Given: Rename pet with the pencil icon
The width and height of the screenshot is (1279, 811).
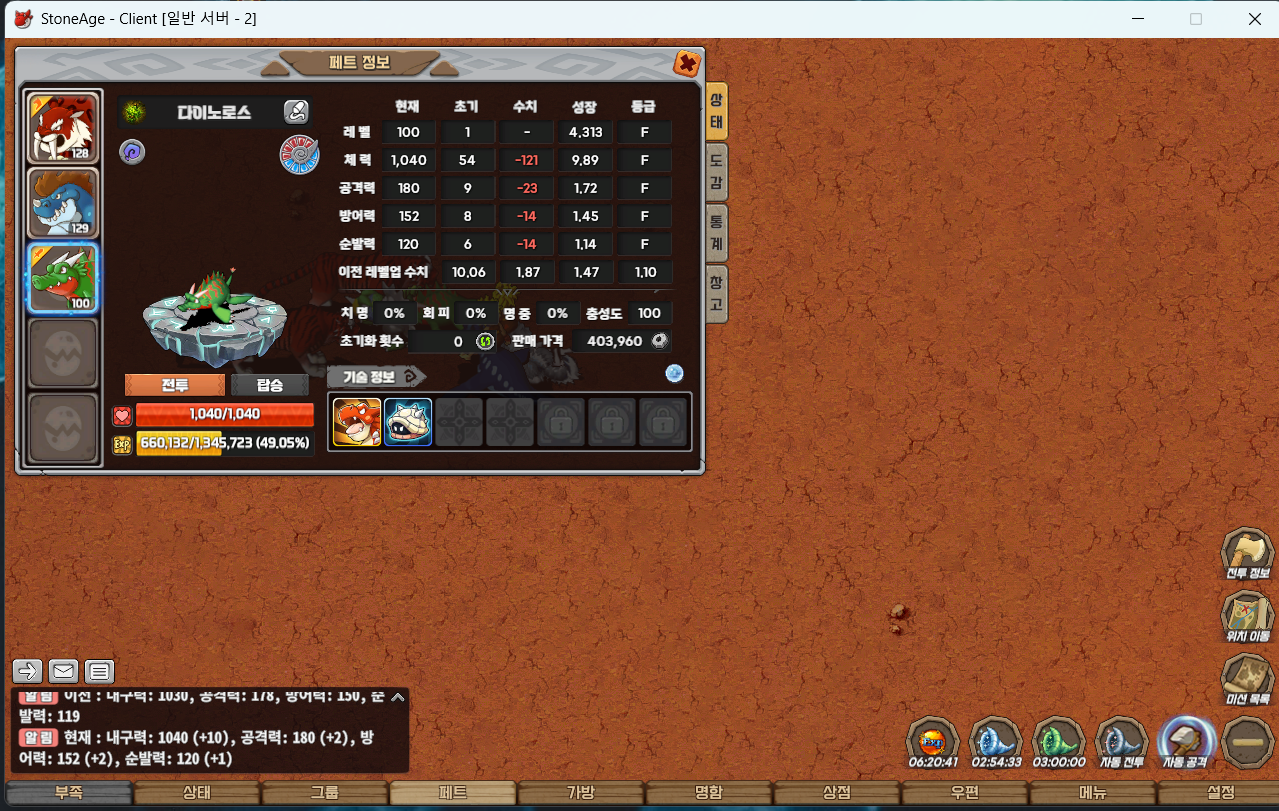Looking at the screenshot, I should (296, 111).
